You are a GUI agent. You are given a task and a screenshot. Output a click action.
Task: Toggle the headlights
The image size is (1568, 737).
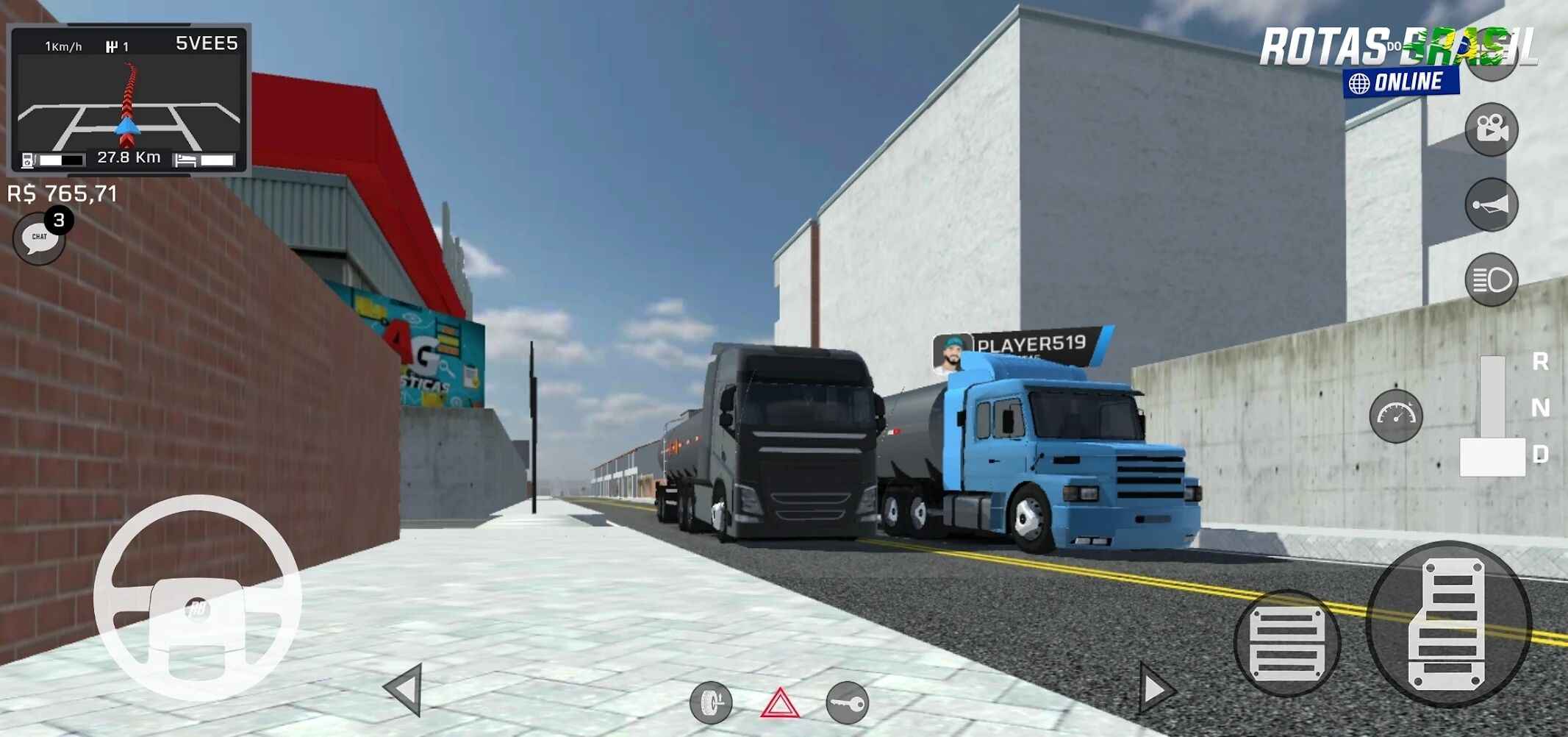(x=1491, y=280)
